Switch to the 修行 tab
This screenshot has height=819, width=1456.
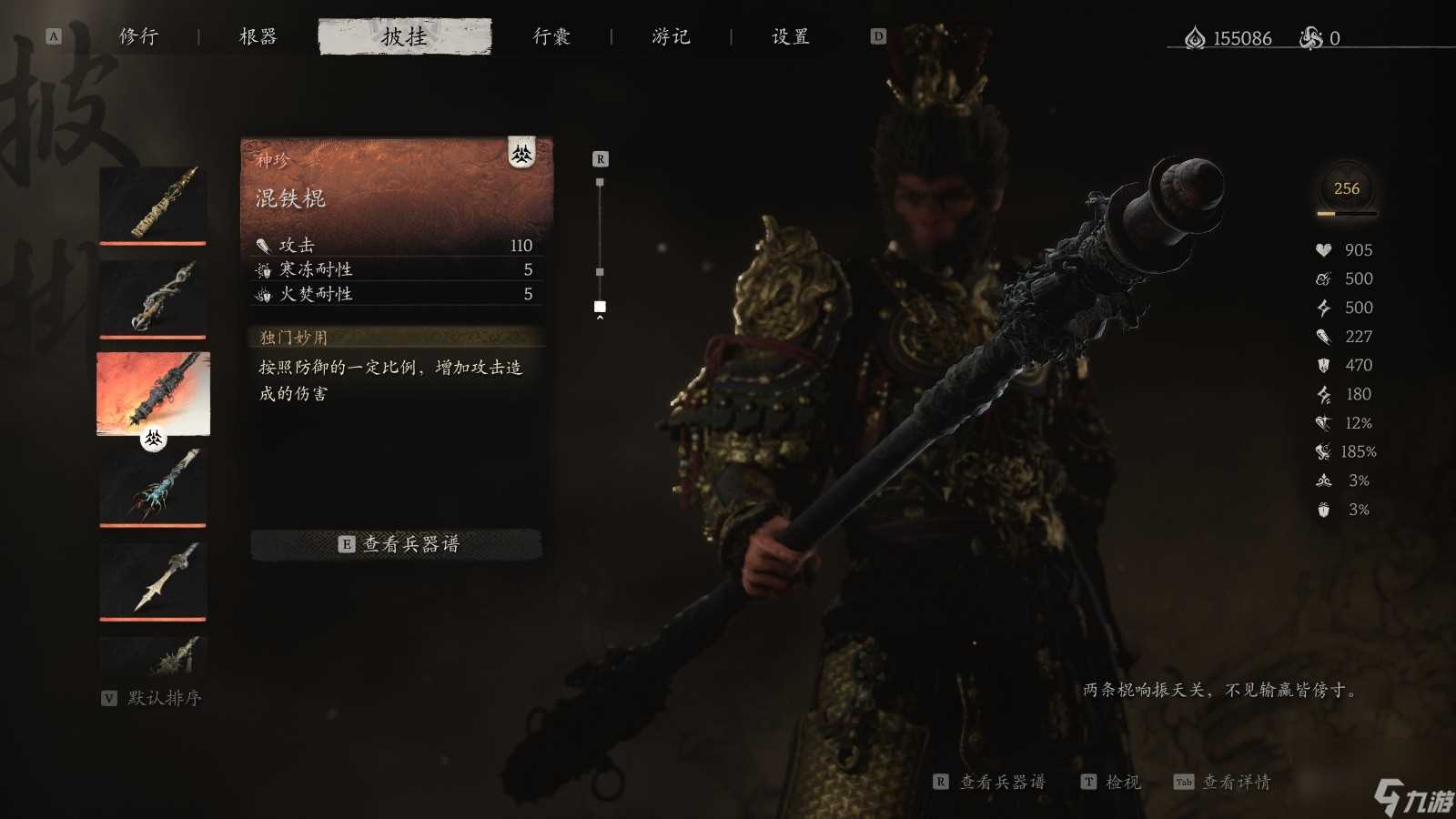coord(138,36)
